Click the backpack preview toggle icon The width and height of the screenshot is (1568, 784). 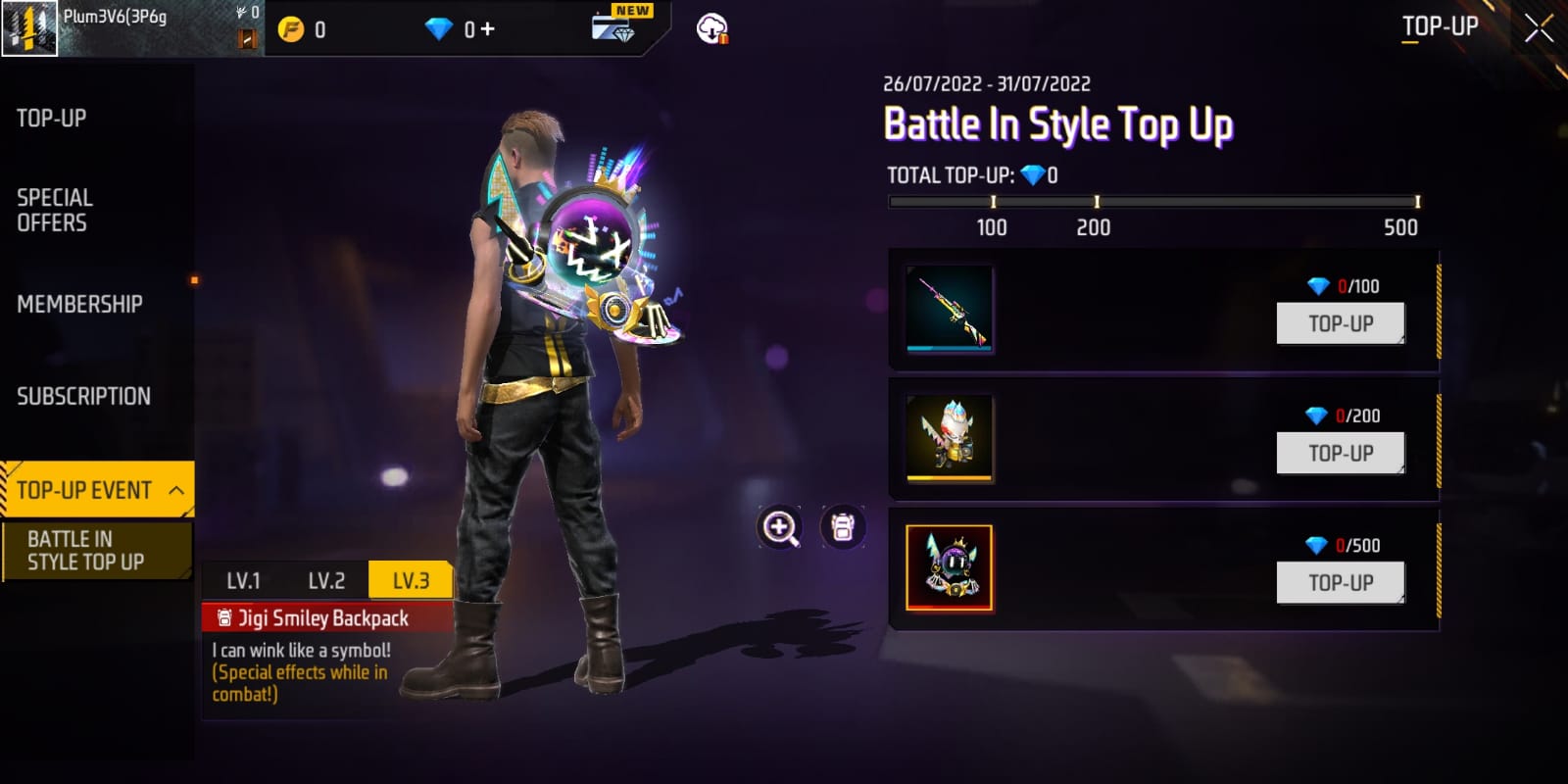point(843,528)
